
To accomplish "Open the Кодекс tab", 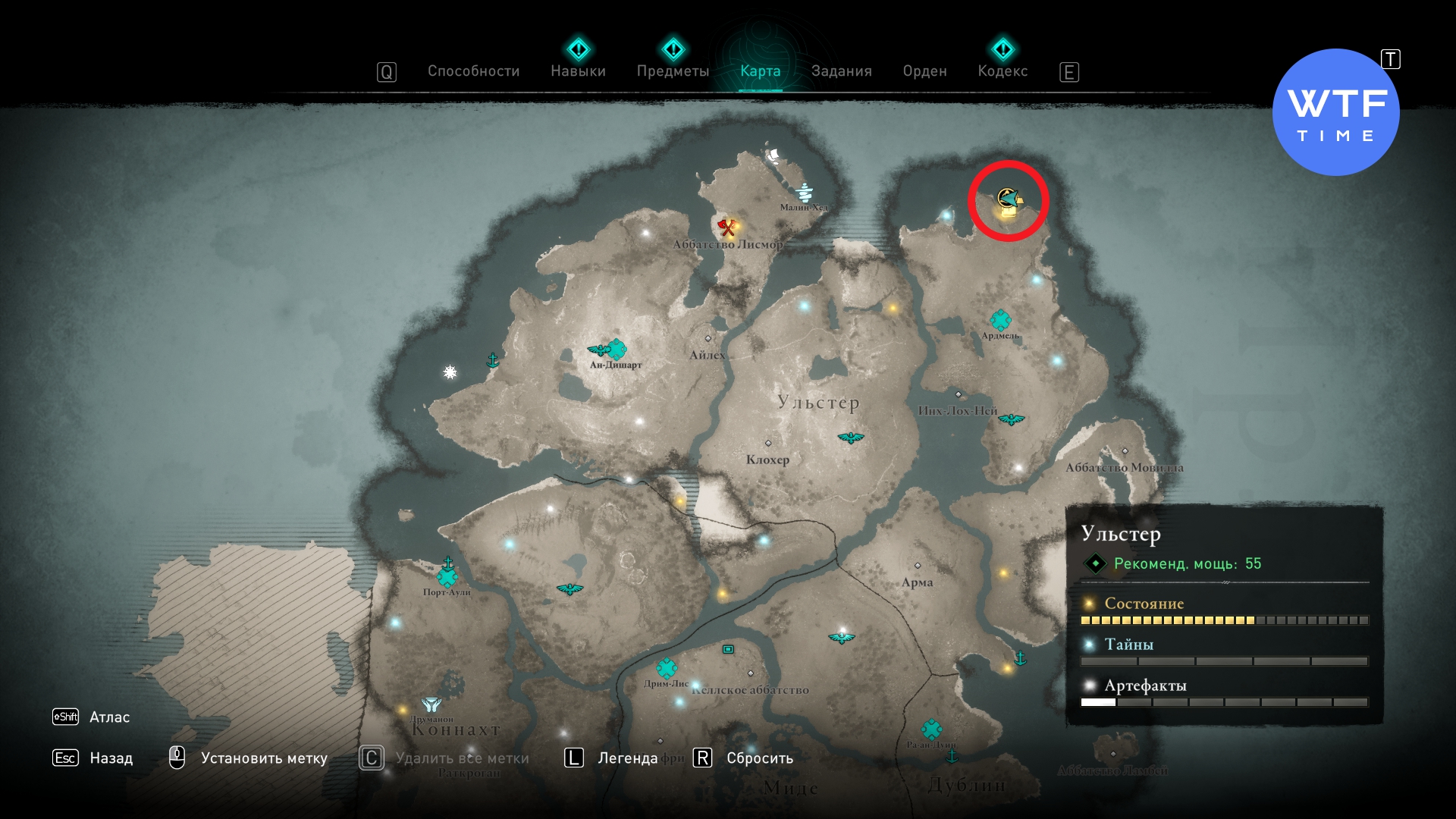I will click(1003, 71).
